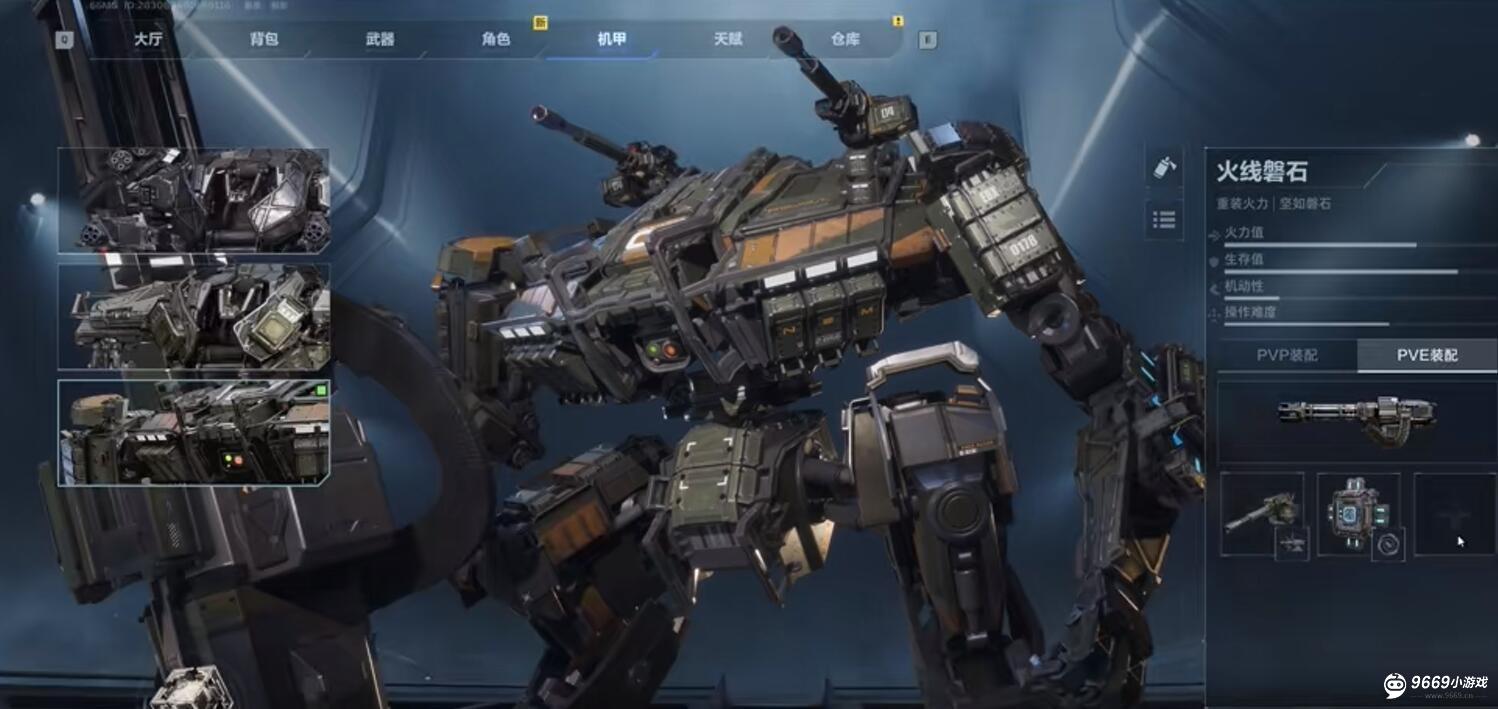This screenshot has width=1498, height=709.
Task: Pick the bottom mech thumbnail with green marker
Action: click(x=194, y=432)
